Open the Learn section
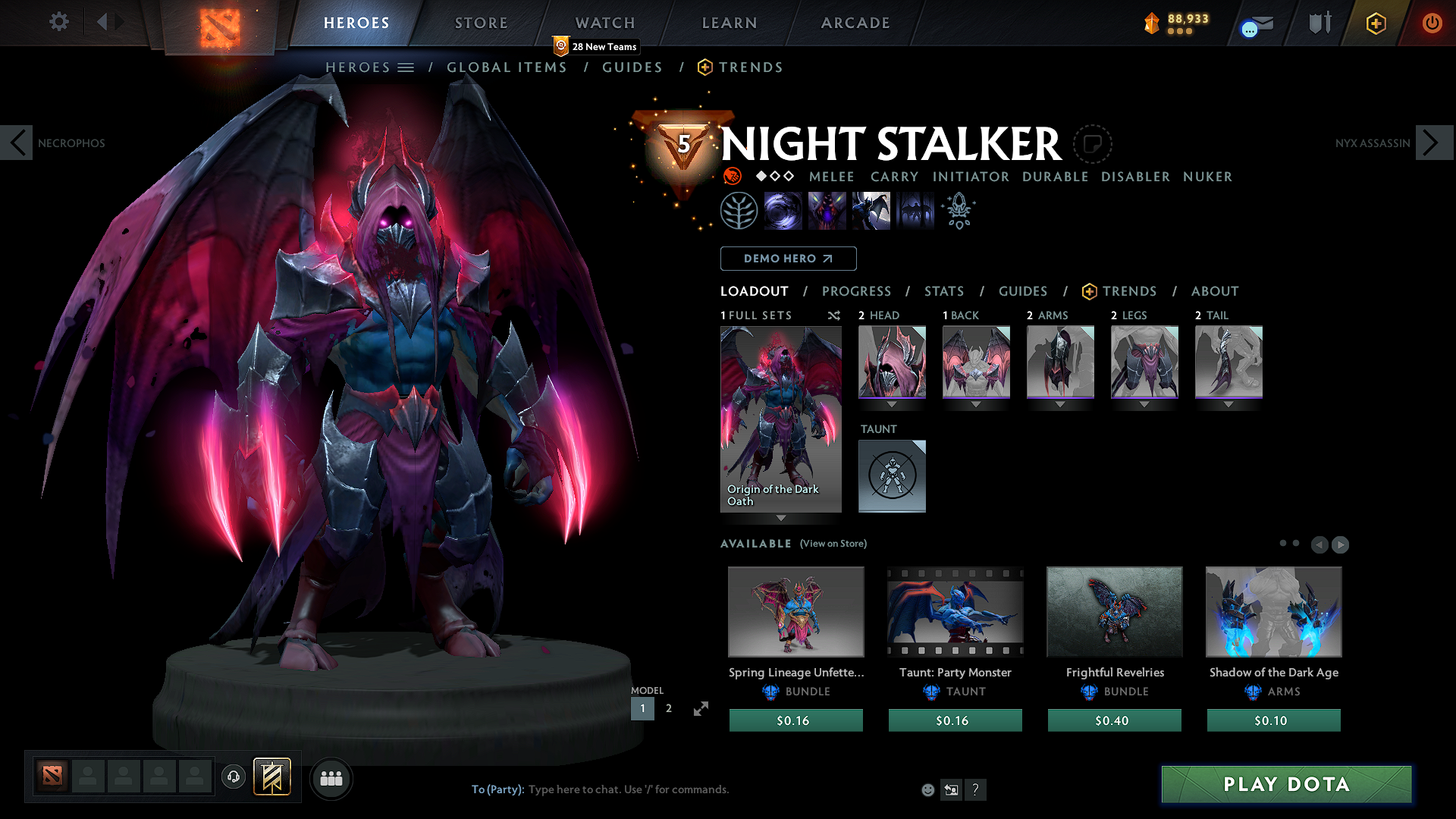1456x819 pixels. click(x=729, y=23)
